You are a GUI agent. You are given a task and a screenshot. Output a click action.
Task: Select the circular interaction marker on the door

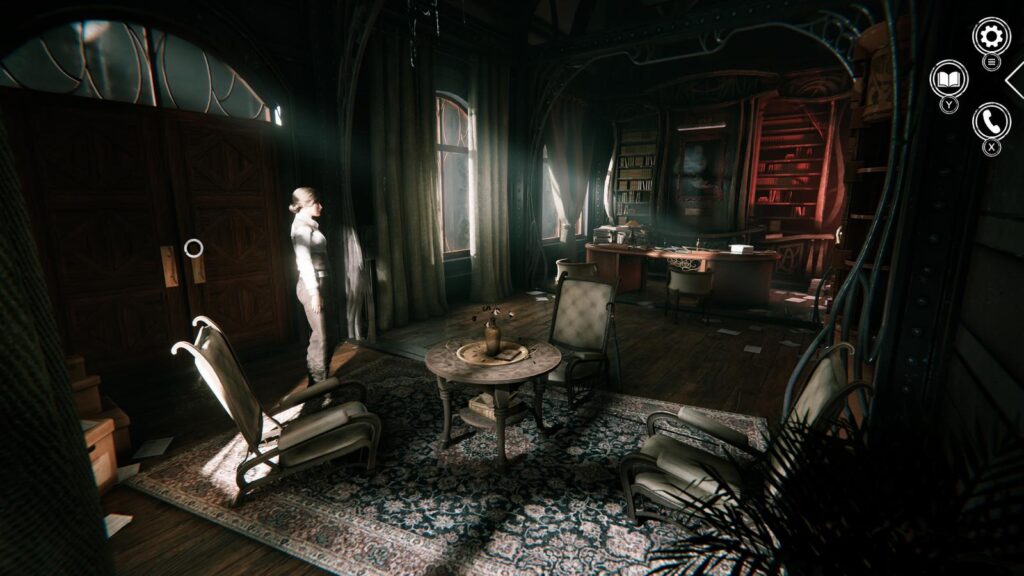click(x=194, y=248)
